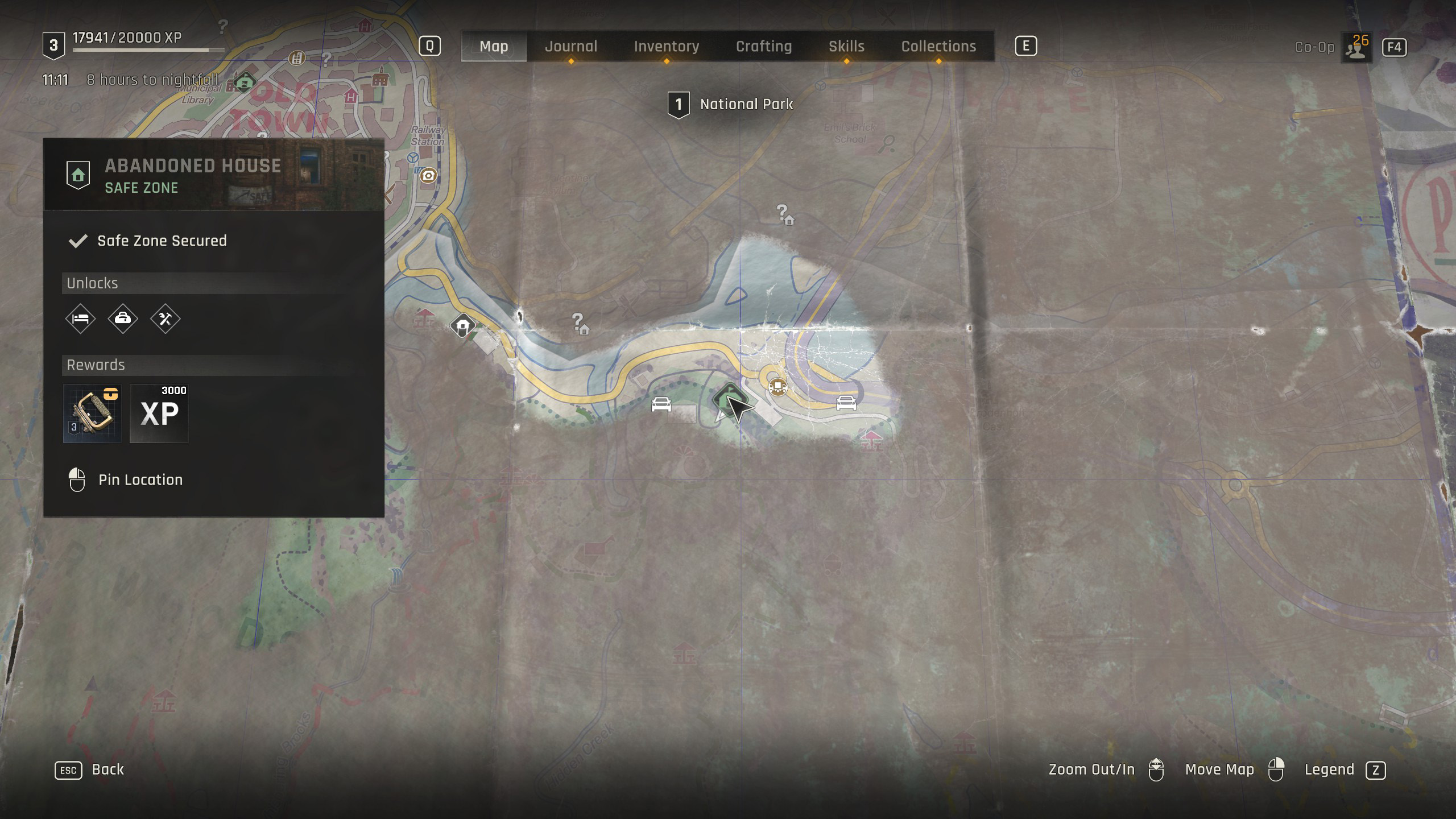The image size is (1456, 819).
Task: Click the hammer and wrench unlock icon
Action: point(165,318)
